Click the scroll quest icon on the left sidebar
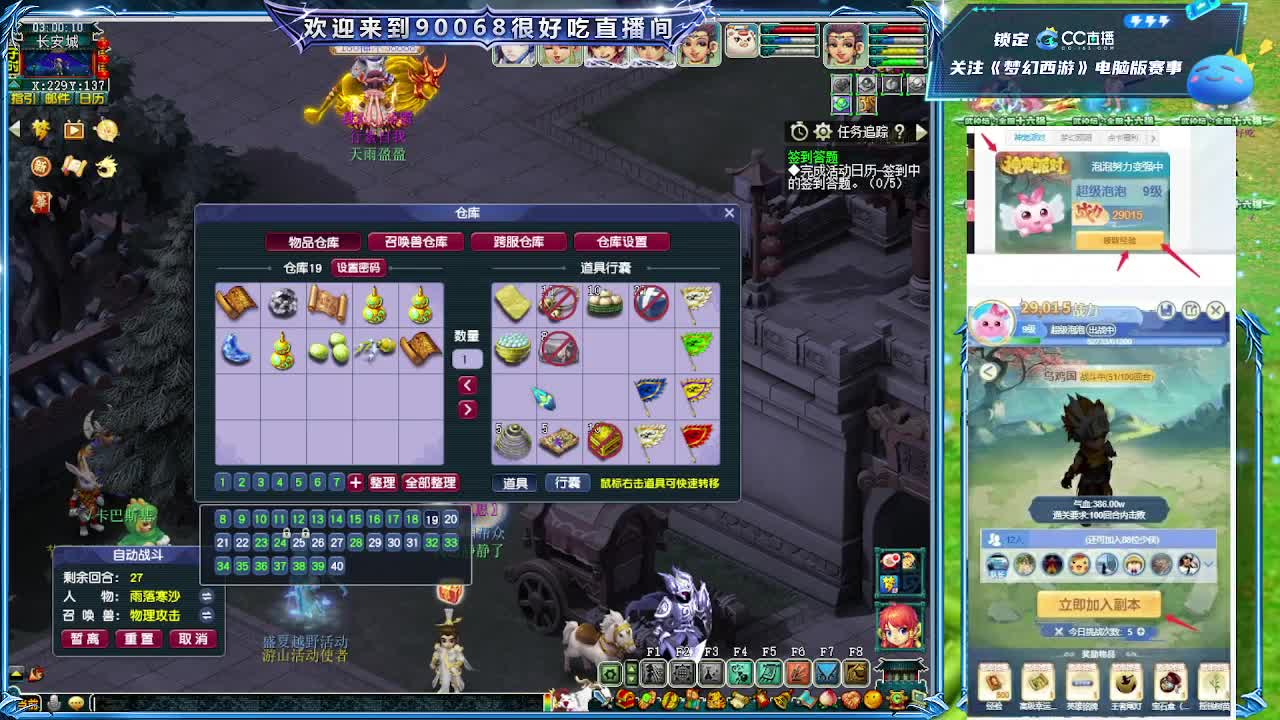The height and width of the screenshot is (720, 1280). [x=73, y=167]
